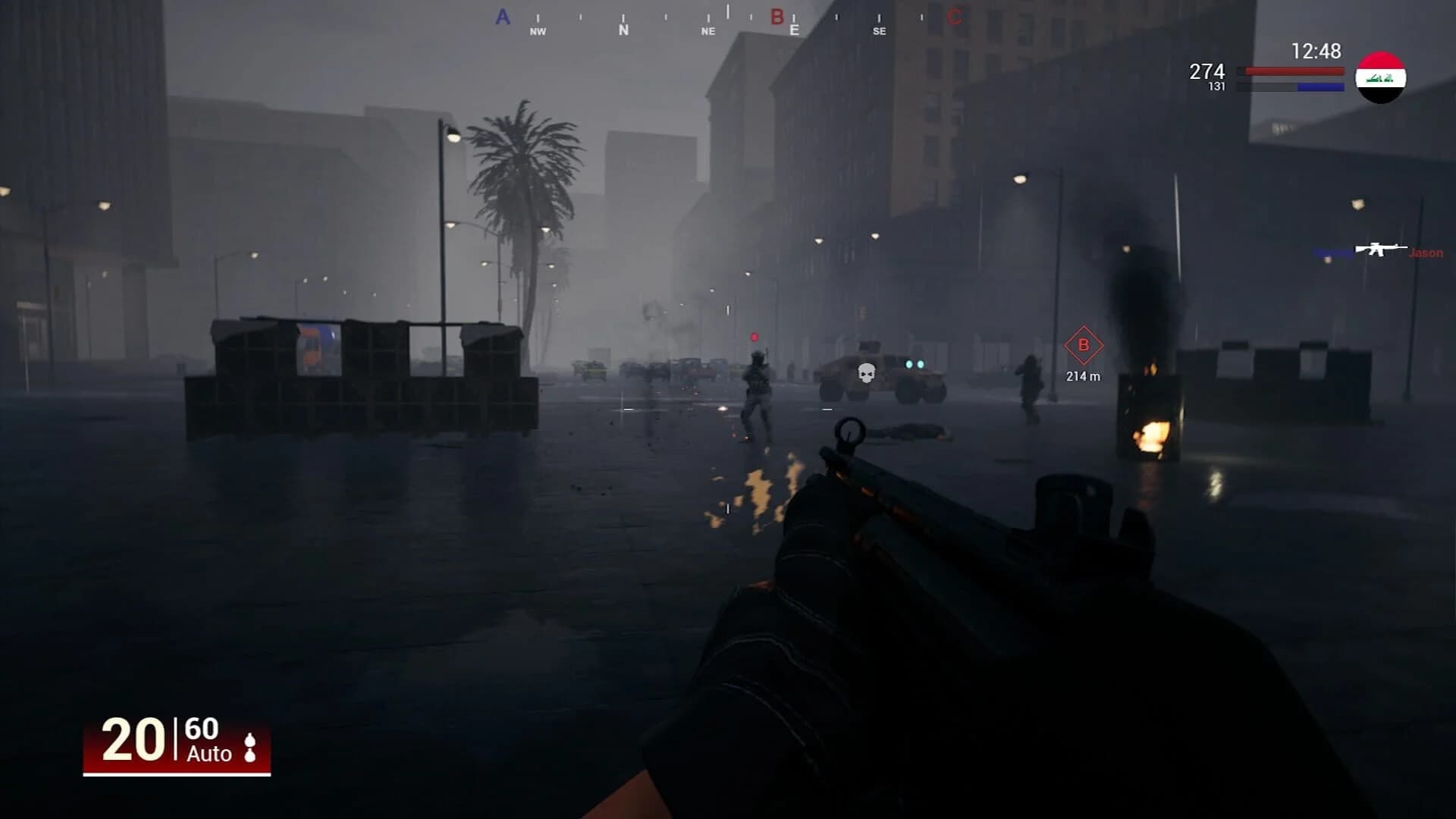This screenshot has width=1456, height=819.
Task: Select the SE heading on the compass
Action: pos(878,31)
